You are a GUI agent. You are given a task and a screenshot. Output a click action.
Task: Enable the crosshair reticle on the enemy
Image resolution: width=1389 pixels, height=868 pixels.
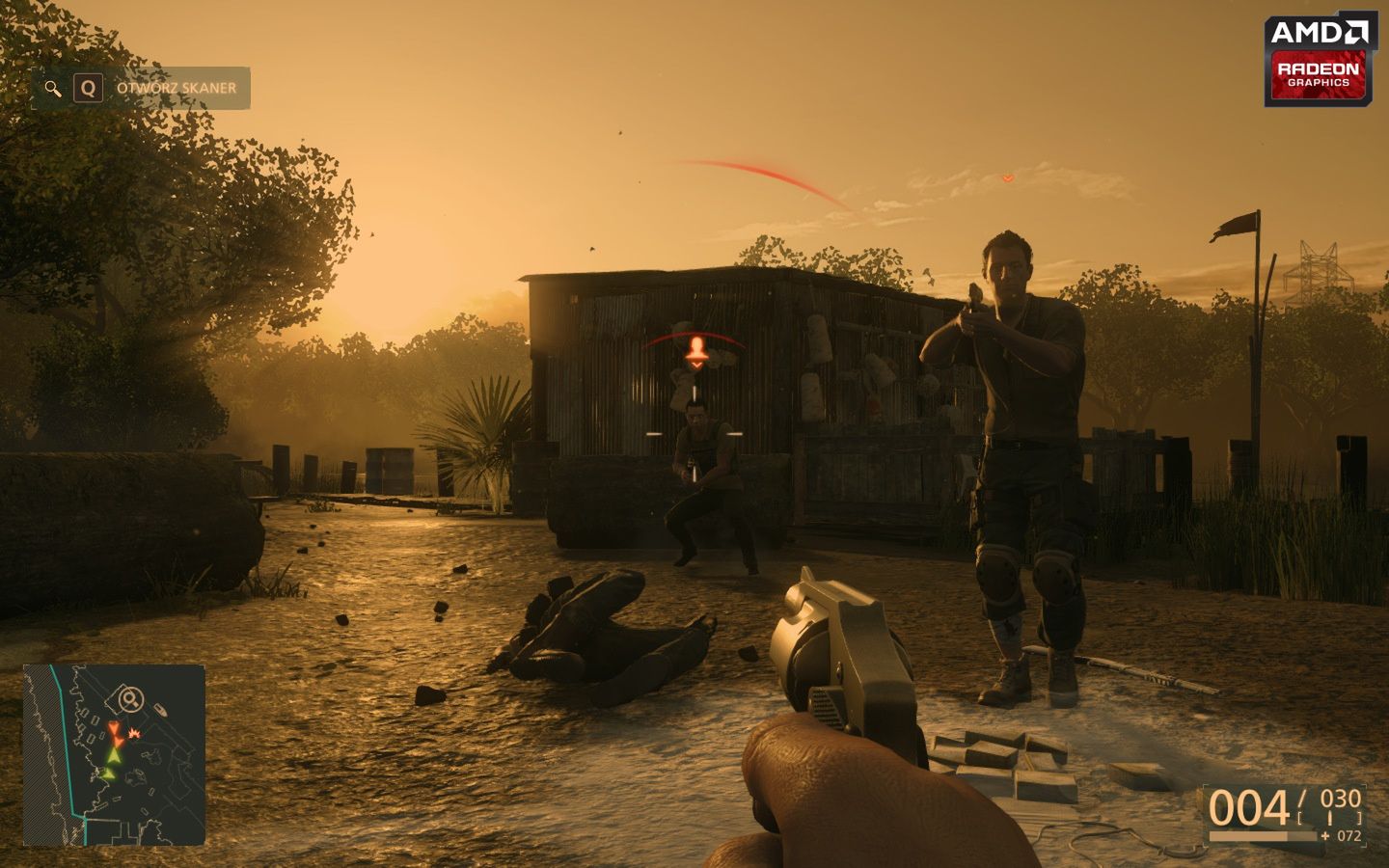pos(694,432)
